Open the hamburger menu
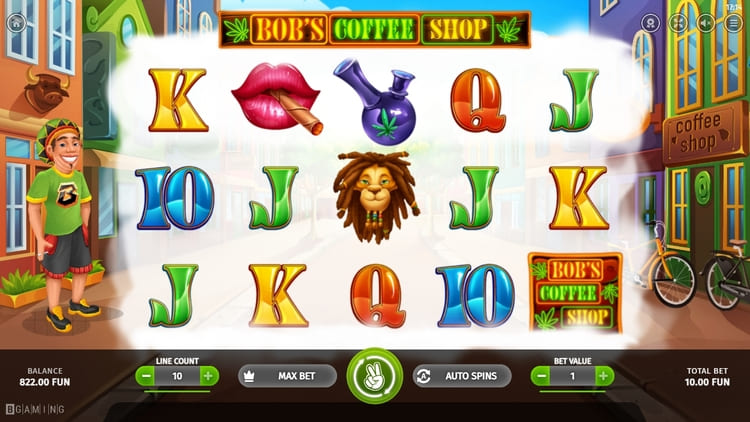Viewport: 750px width, 422px height. coord(734,21)
